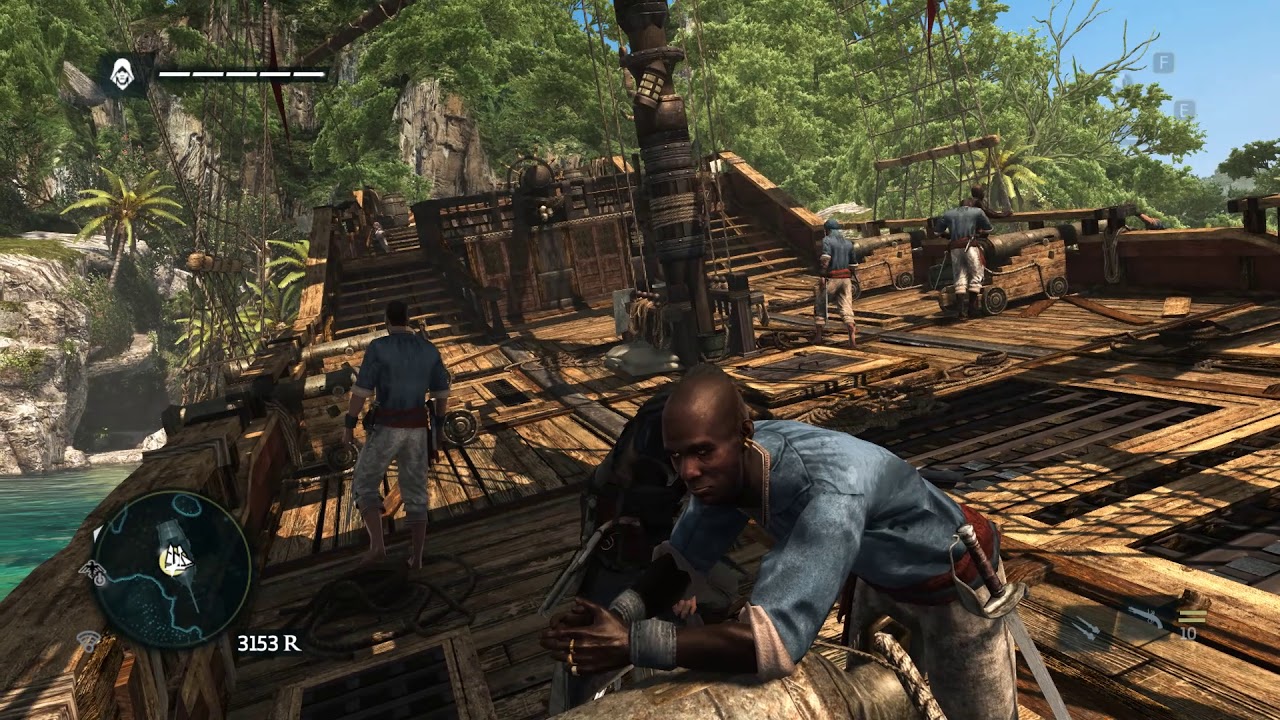Open the circular minimap
This screenshot has height=720, width=1280.
(170, 568)
